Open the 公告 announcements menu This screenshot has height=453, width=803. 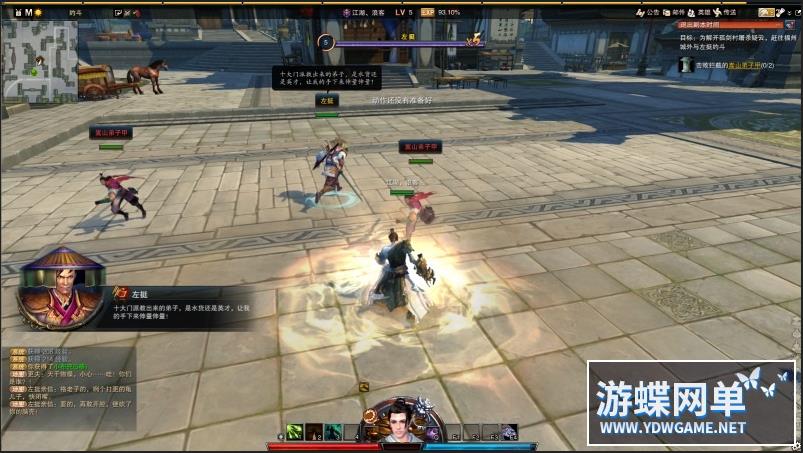pos(648,12)
